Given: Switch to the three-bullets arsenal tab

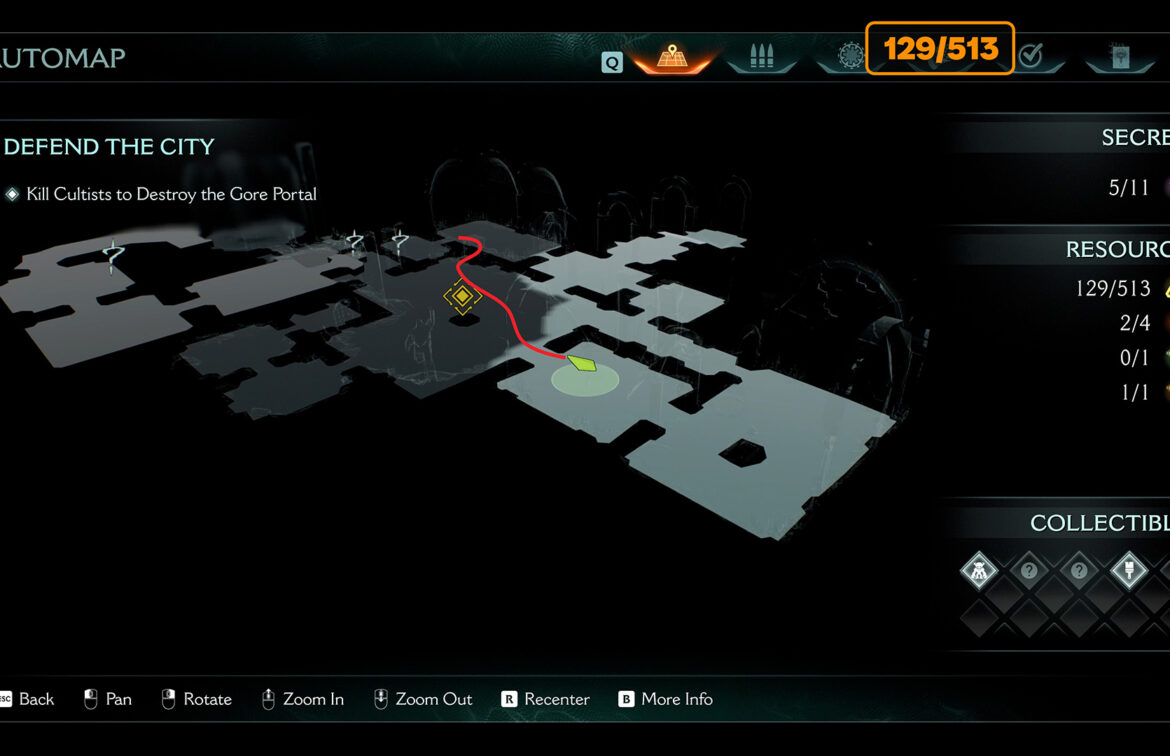Looking at the screenshot, I should point(761,57).
